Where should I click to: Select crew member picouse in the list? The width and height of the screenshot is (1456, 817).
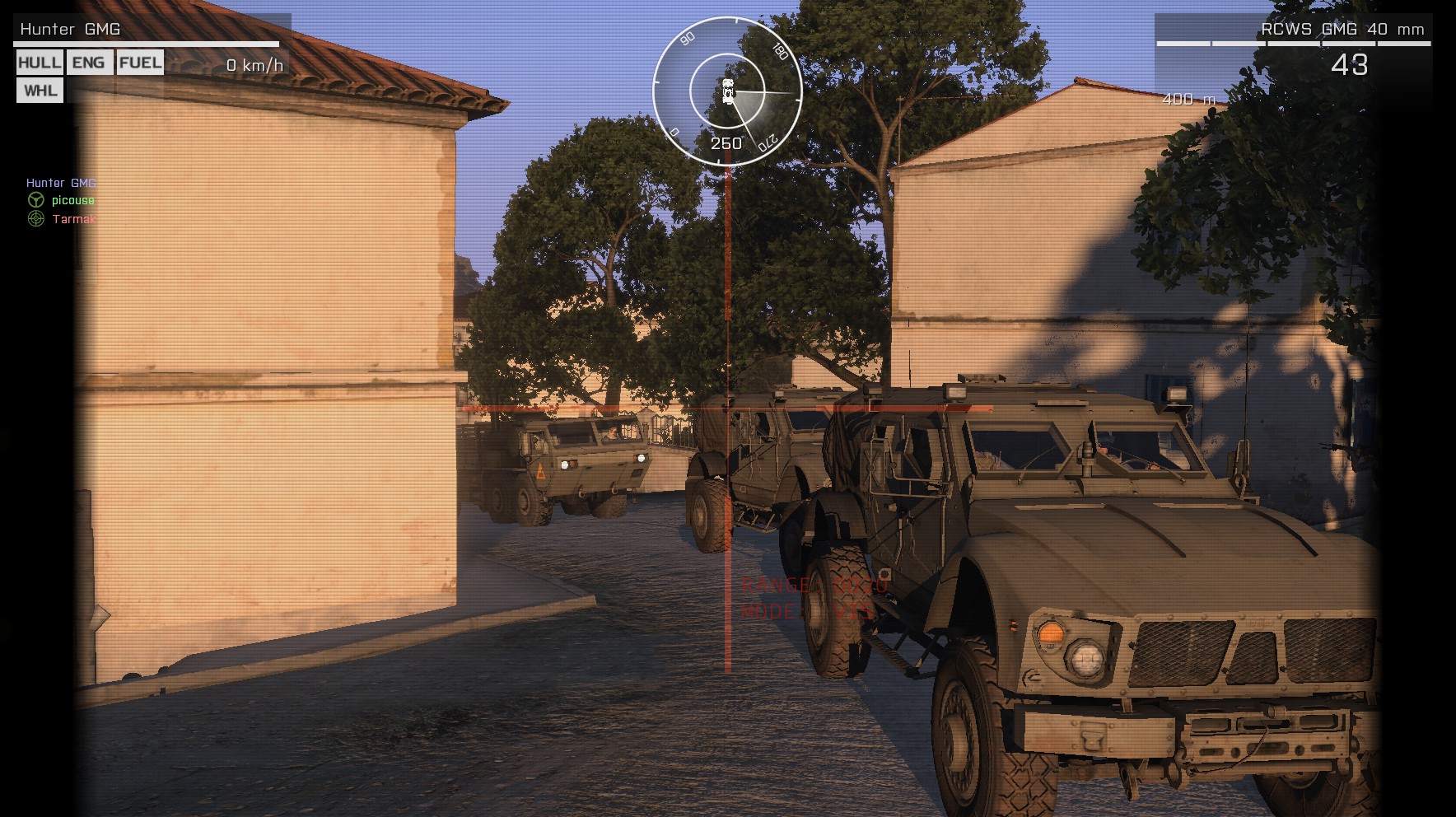[x=72, y=200]
